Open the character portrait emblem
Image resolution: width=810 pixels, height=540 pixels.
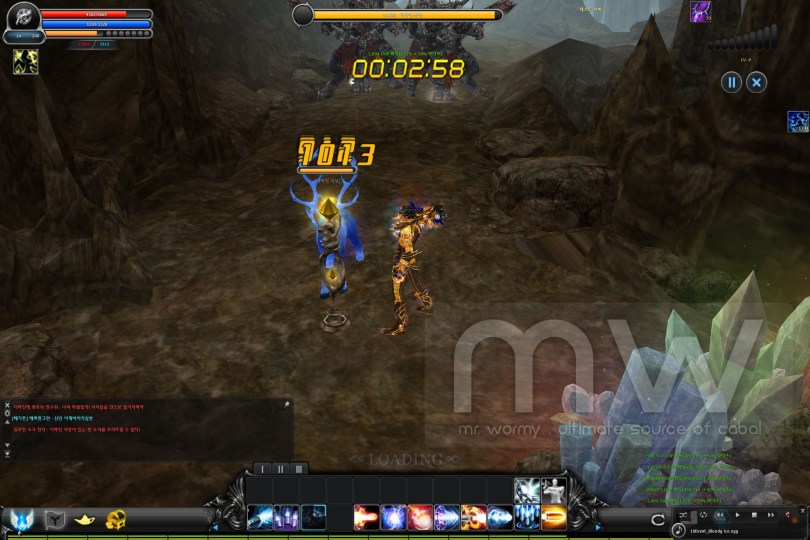(x=22, y=19)
